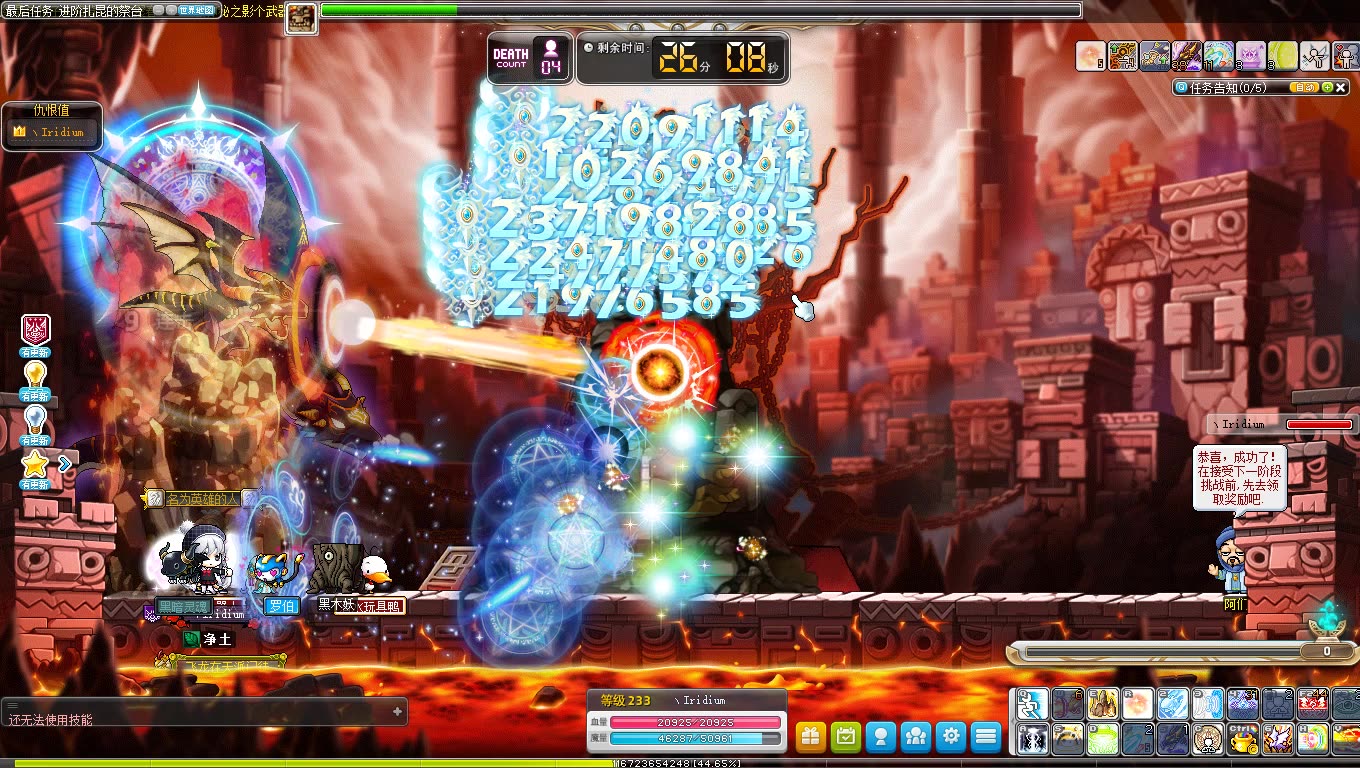
Task: Select the Ctrl-bound golden trophy skill
Action: pyautogui.click(x=1241, y=740)
